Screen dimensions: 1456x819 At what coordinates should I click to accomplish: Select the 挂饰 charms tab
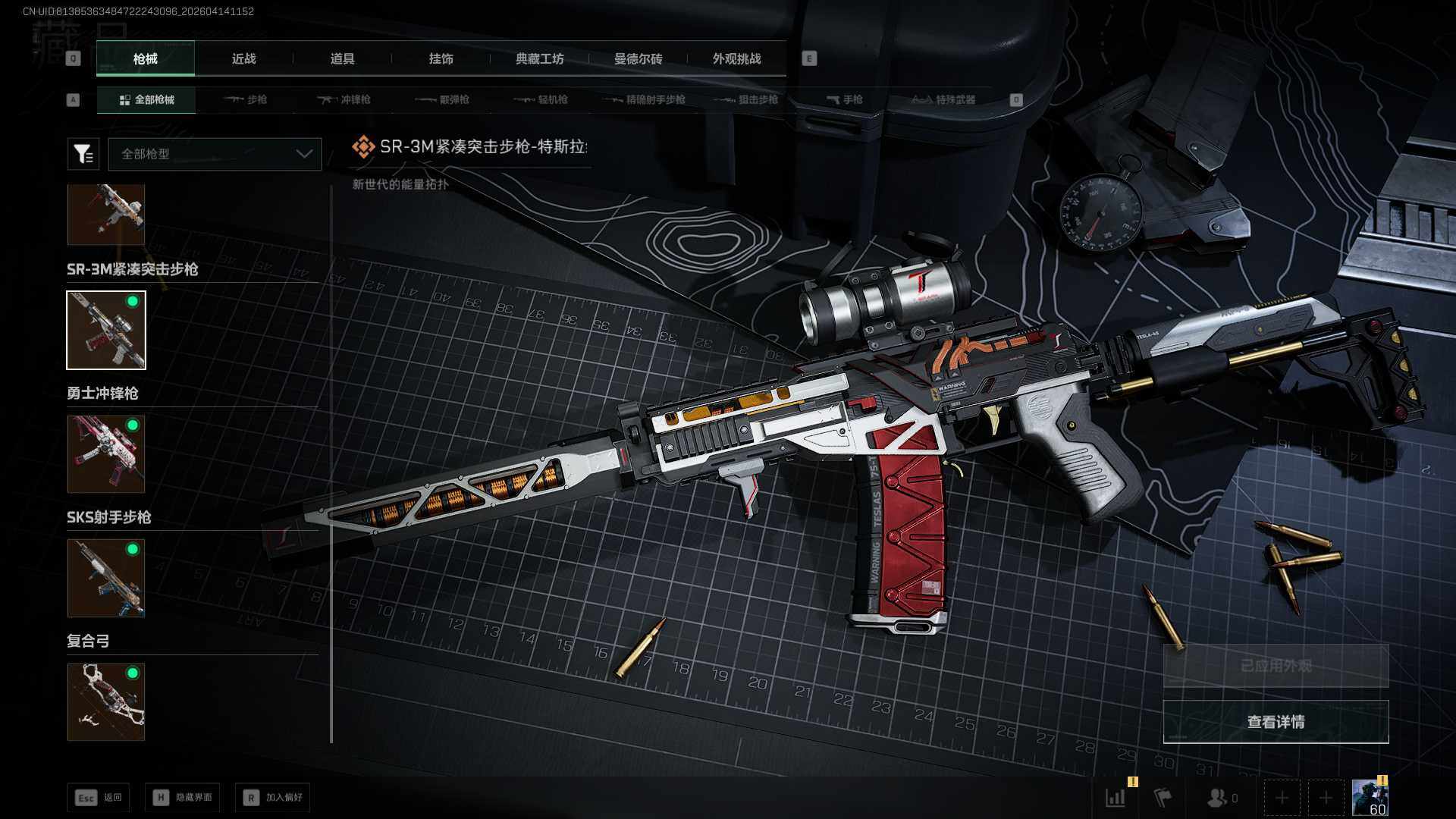click(441, 59)
